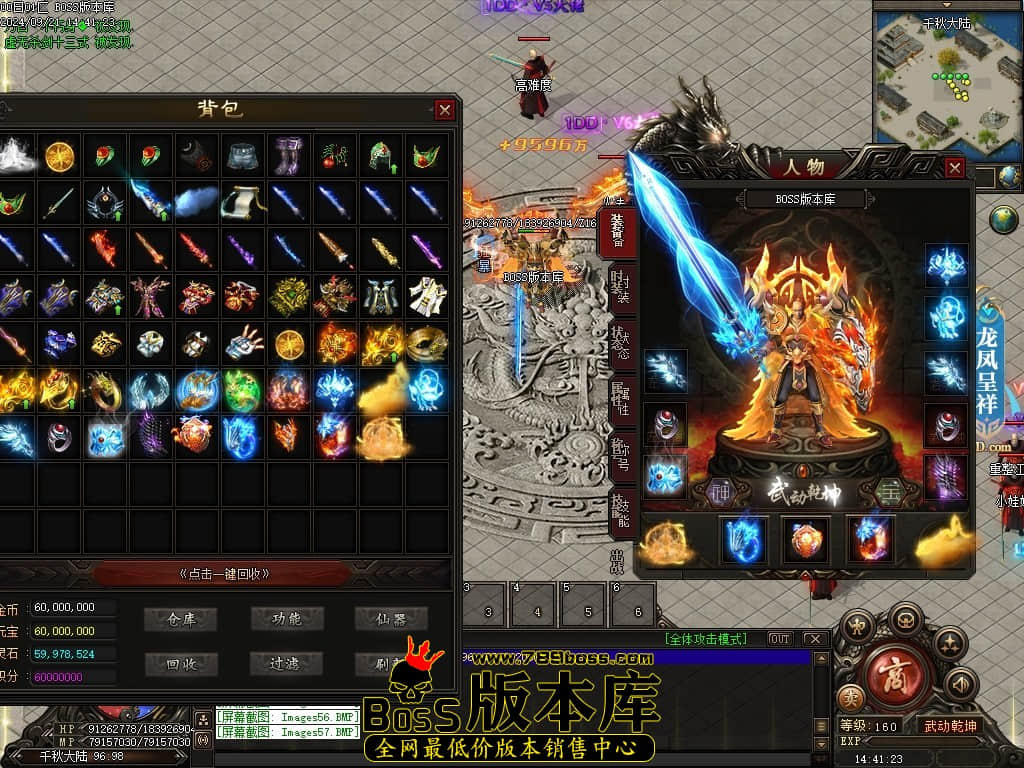Close the 背包 inventory window

pyautogui.click(x=445, y=110)
